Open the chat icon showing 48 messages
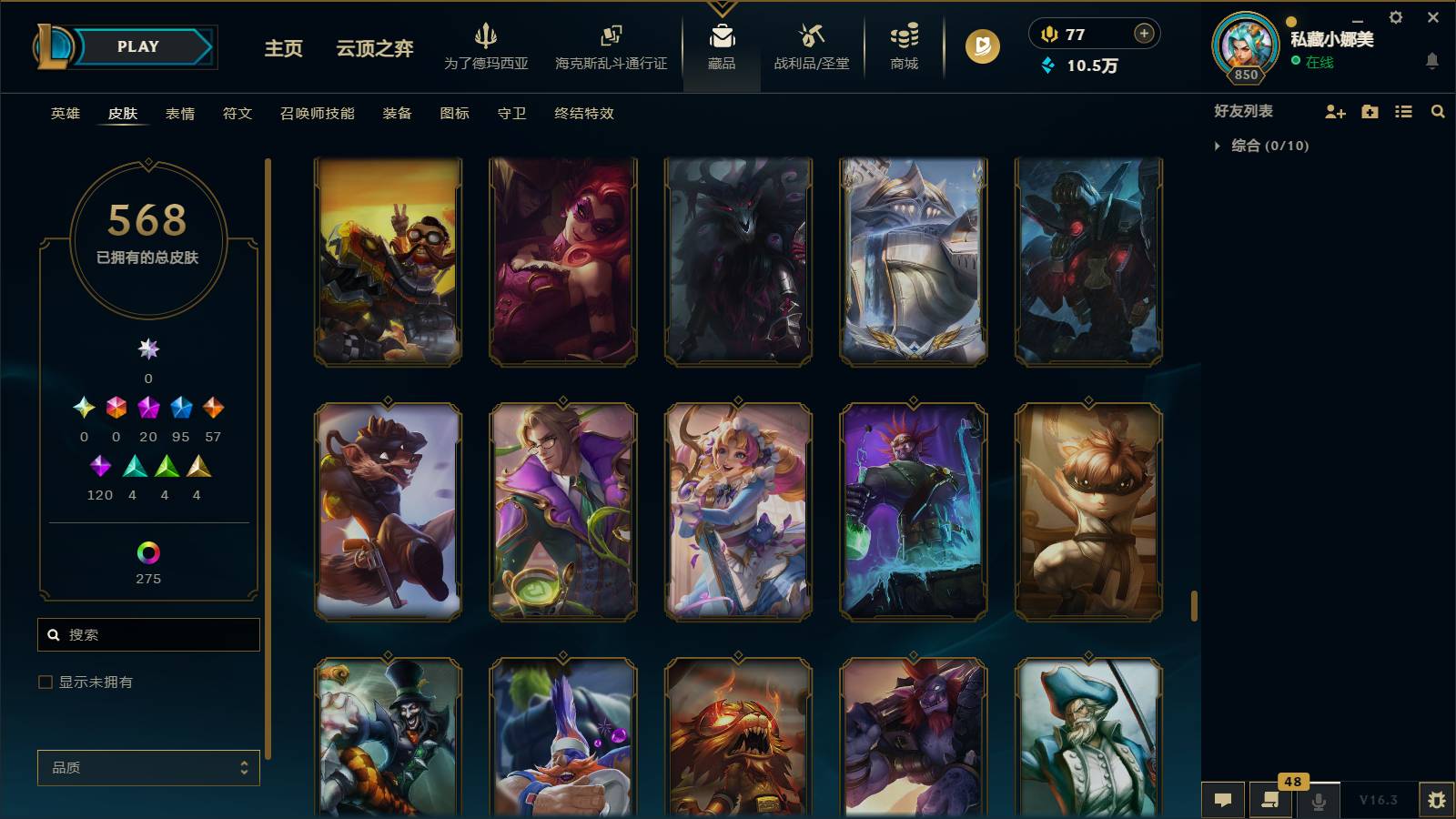The height and width of the screenshot is (819, 1456). click(1270, 801)
